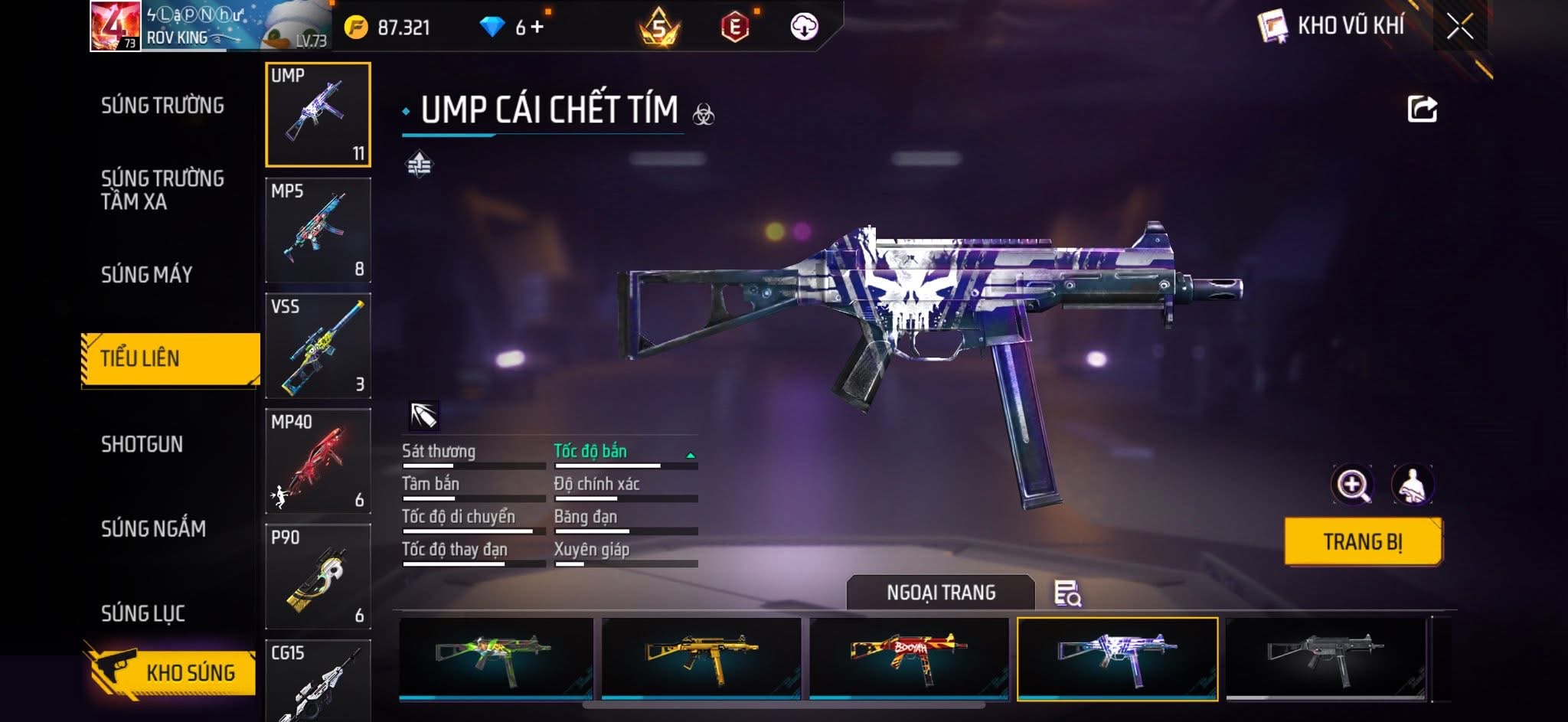The height and width of the screenshot is (722, 1568).
Task: Select the Súng Trường category
Action: [x=162, y=106]
